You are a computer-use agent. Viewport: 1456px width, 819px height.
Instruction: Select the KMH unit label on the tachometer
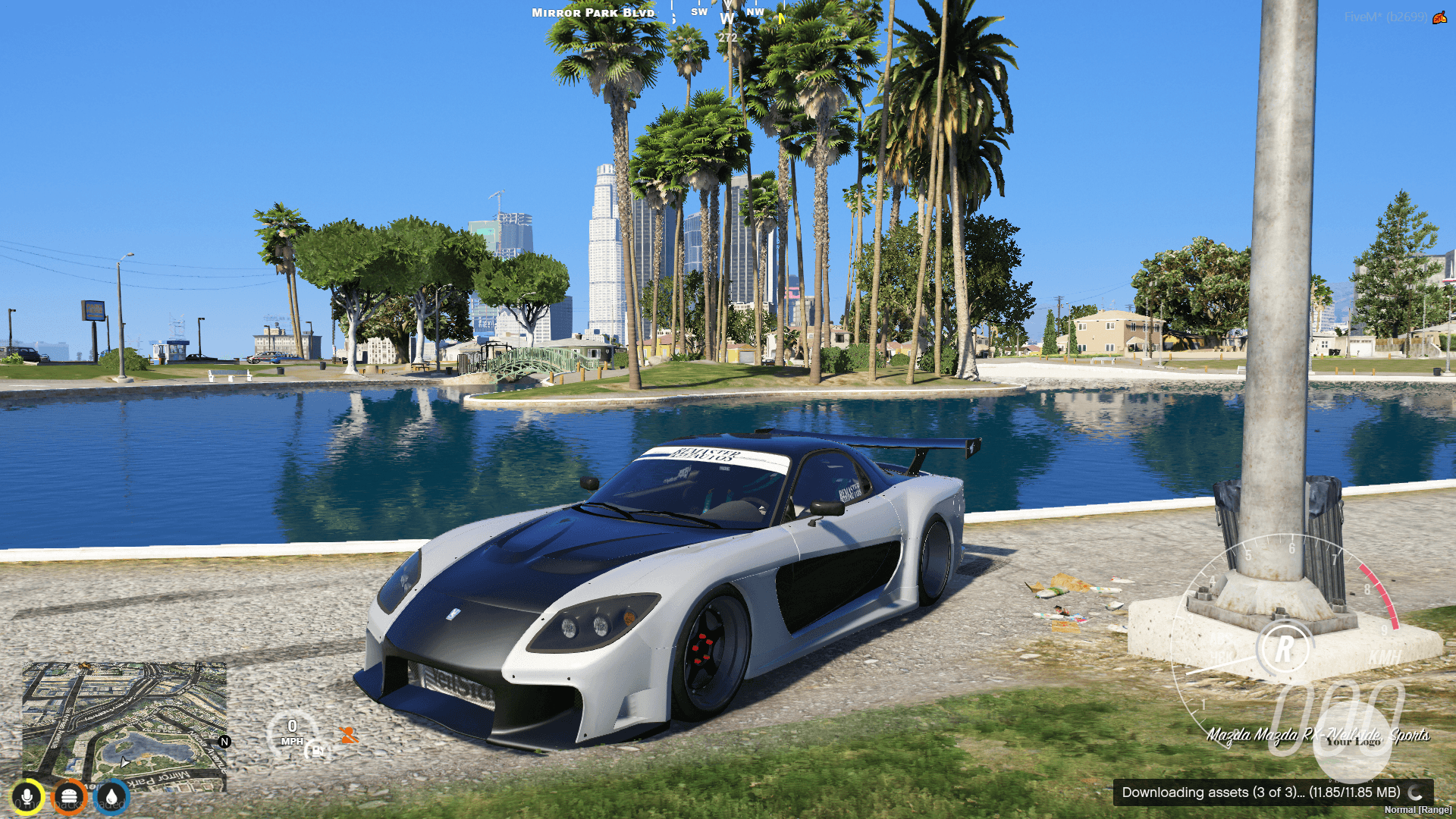(x=1385, y=657)
